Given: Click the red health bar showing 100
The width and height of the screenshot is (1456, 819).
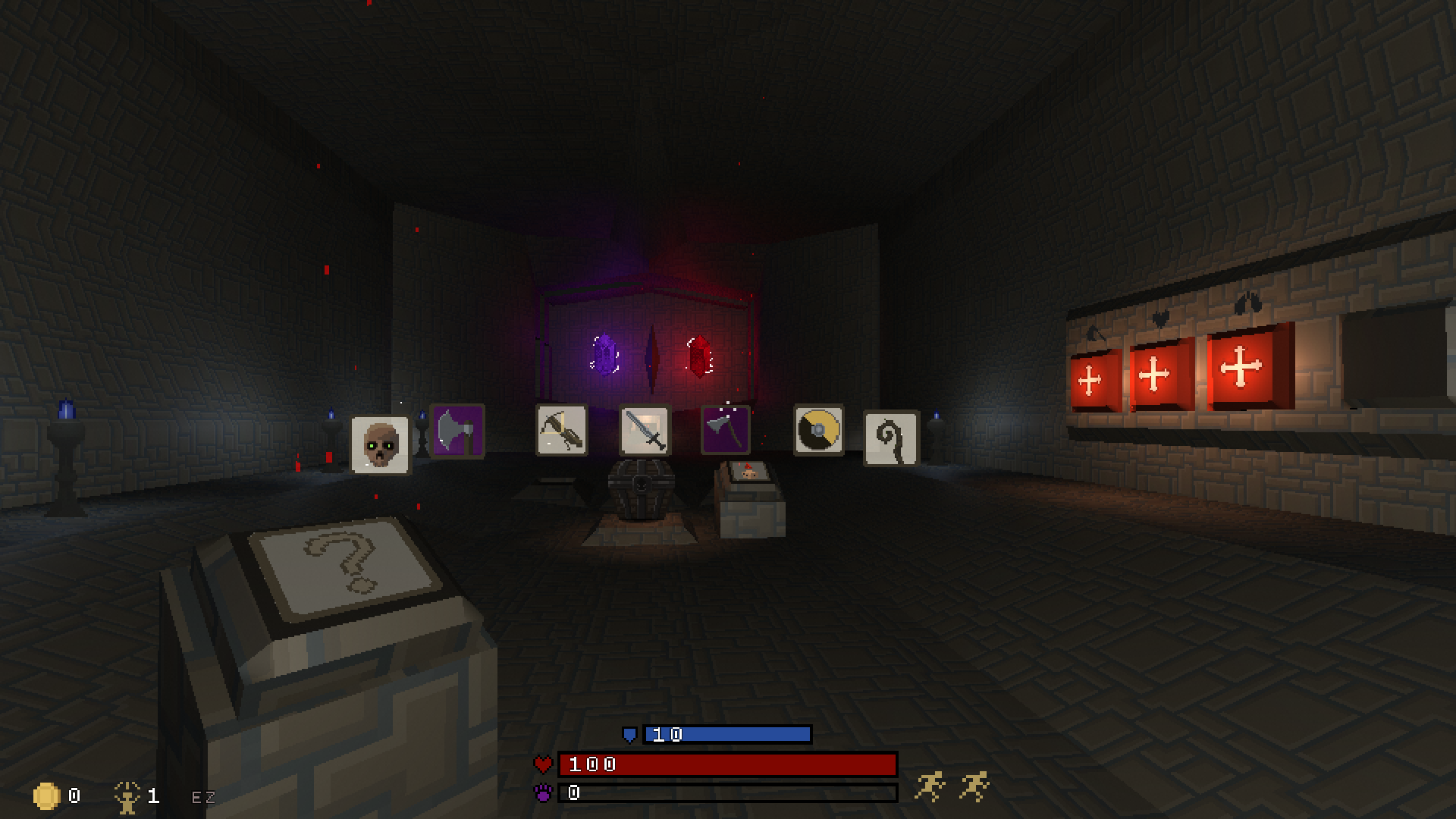Looking at the screenshot, I should 728,764.
